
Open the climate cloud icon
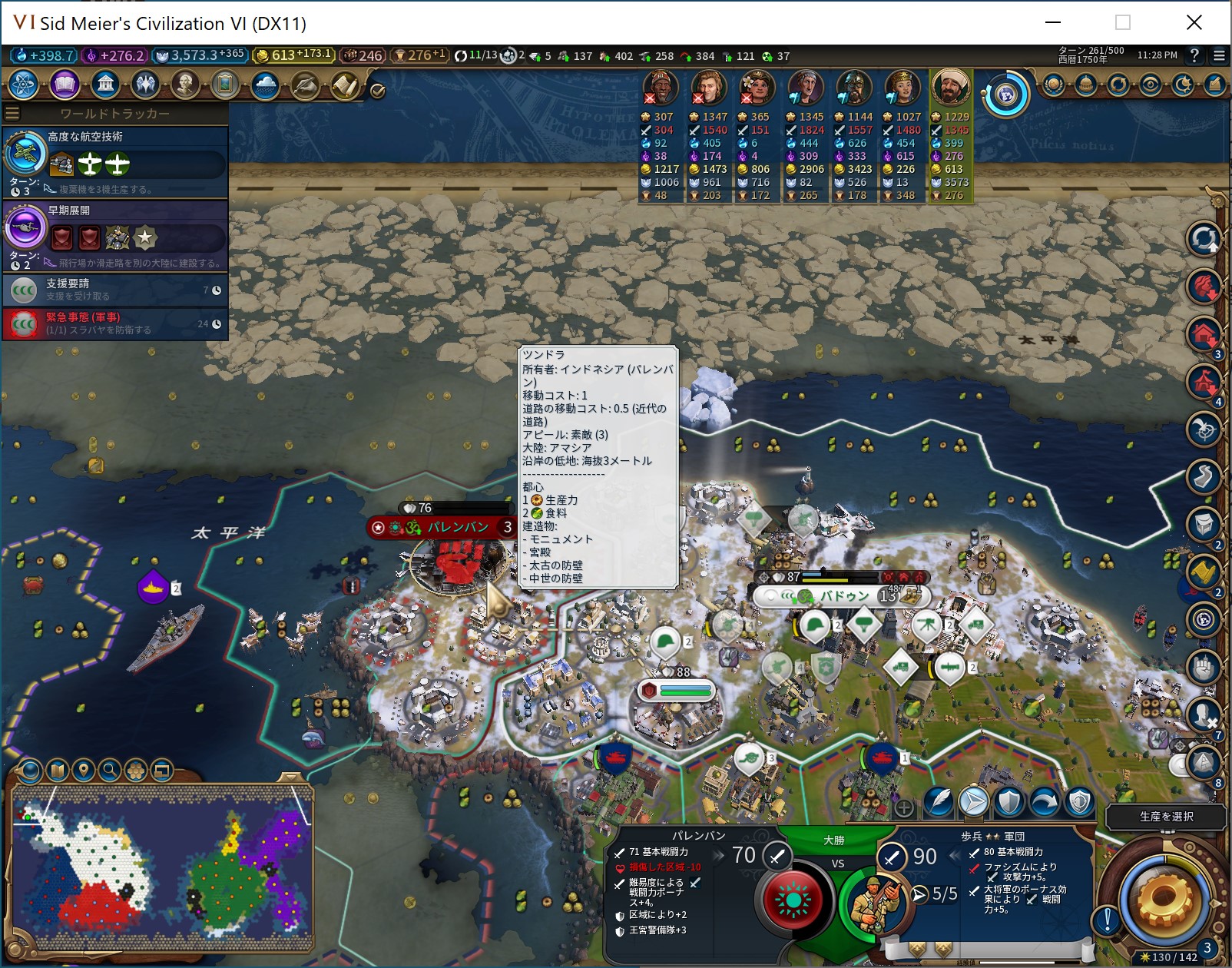tap(265, 84)
